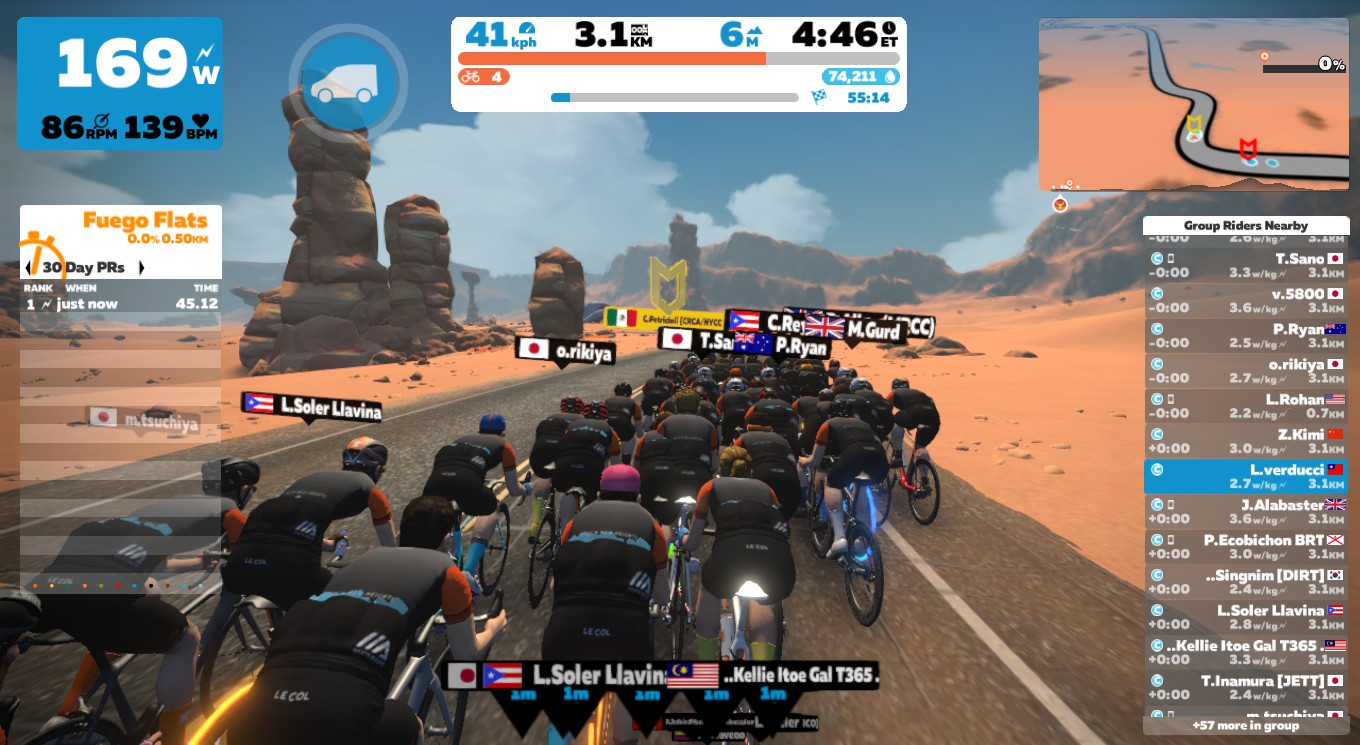Open the Fuego Flats segment panel
The width and height of the screenshot is (1360, 745).
(x=121, y=228)
